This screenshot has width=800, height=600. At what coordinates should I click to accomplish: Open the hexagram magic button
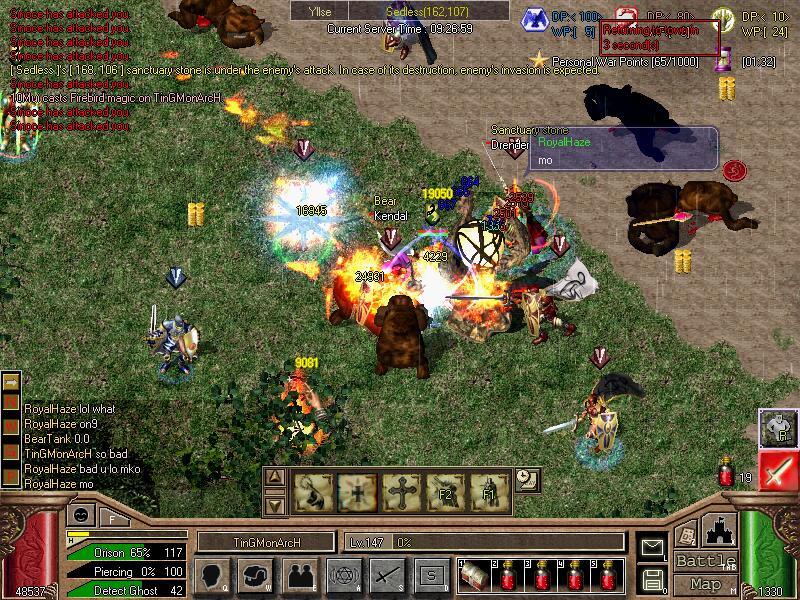coord(342,575)
